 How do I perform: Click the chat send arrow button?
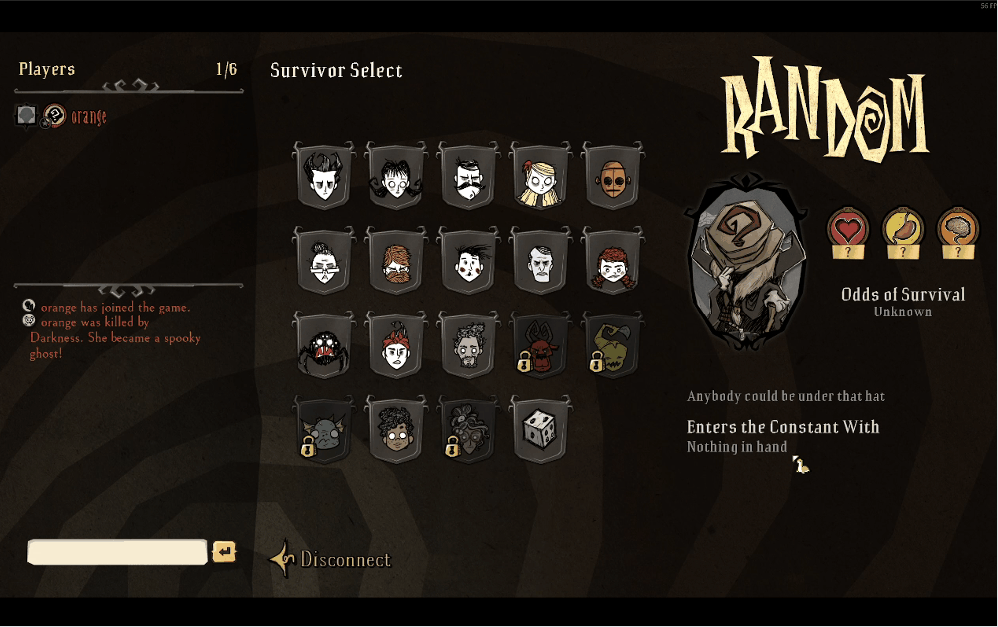(x=224, y=552)
